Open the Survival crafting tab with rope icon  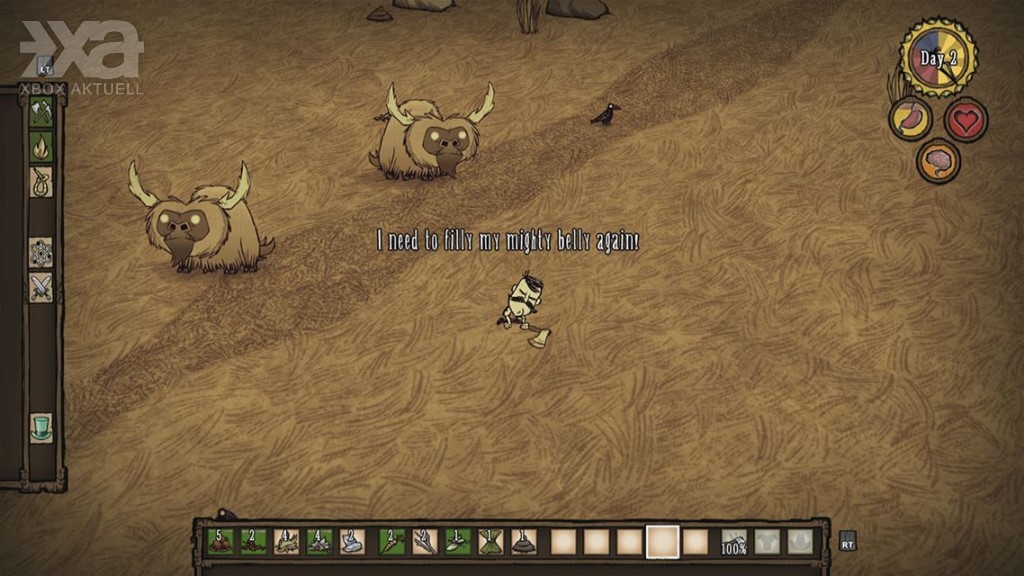41,181
